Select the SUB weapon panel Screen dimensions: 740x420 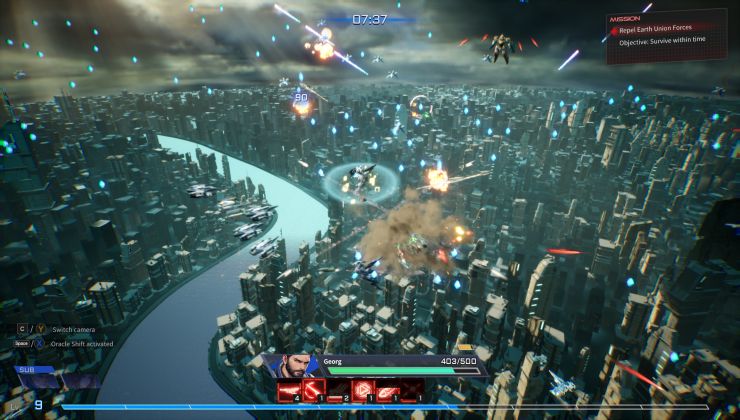point(48,378)
